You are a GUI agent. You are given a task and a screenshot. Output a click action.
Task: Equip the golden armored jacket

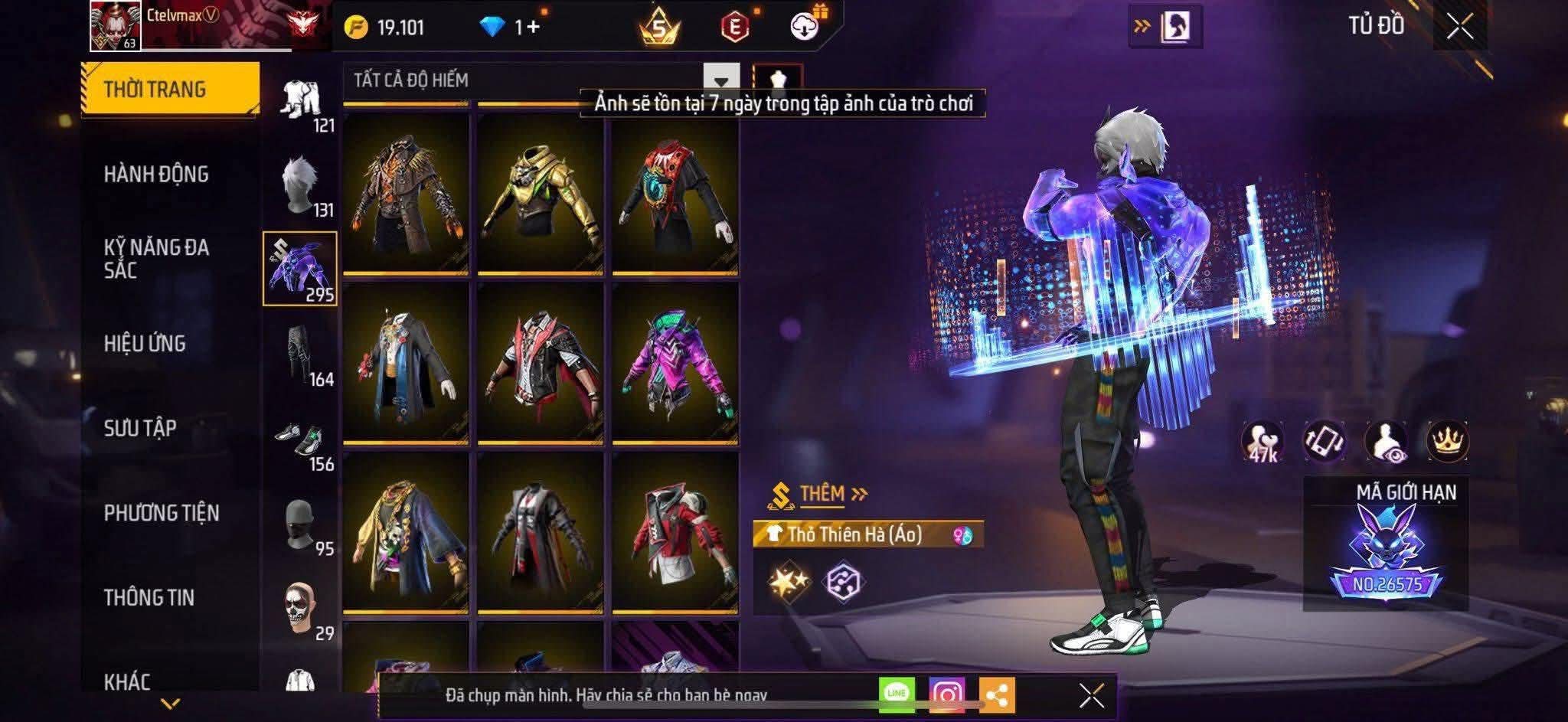pyautogui.click(x=540, y=193)
